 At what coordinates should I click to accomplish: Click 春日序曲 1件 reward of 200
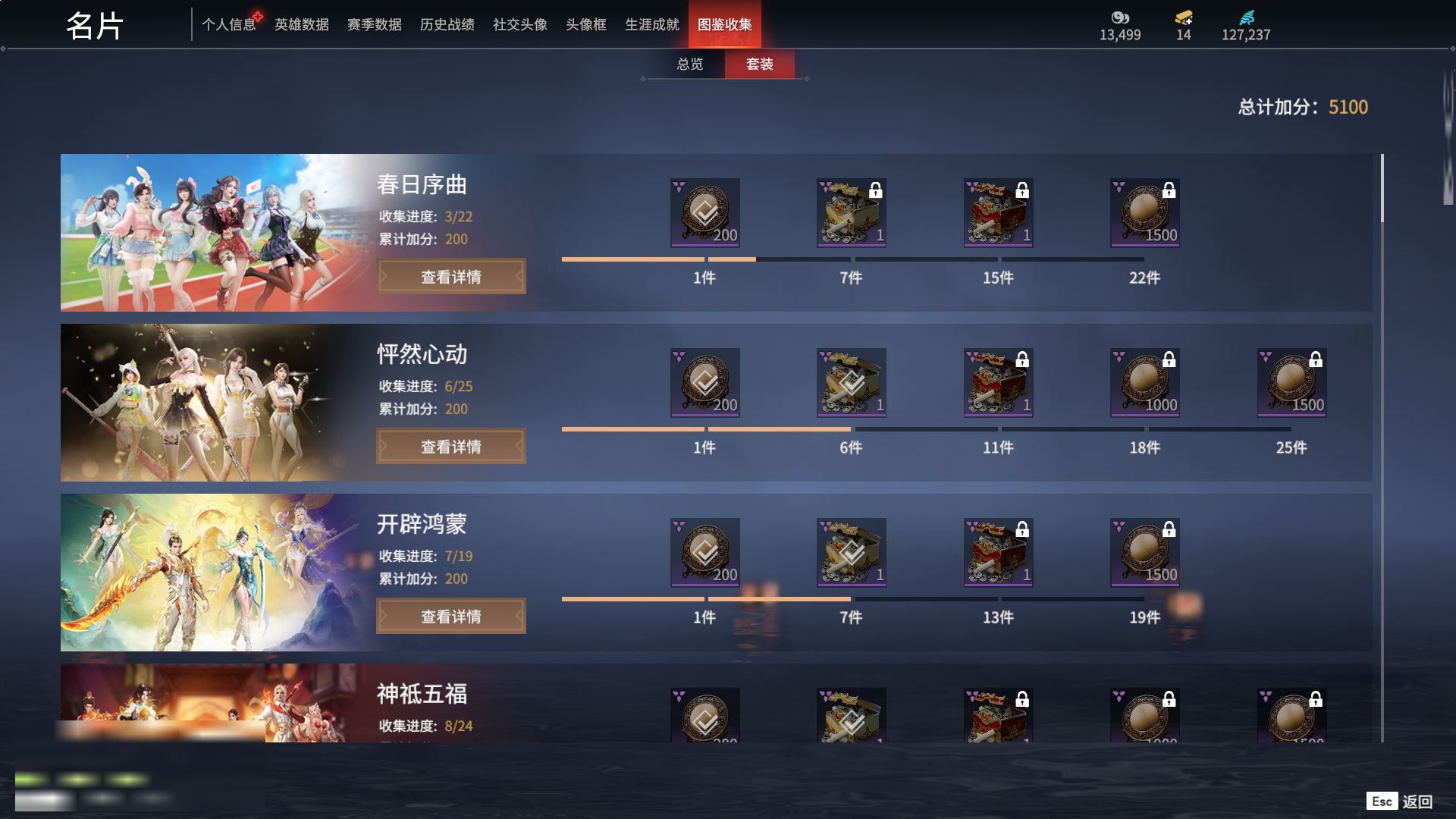(x=704, y=213)
